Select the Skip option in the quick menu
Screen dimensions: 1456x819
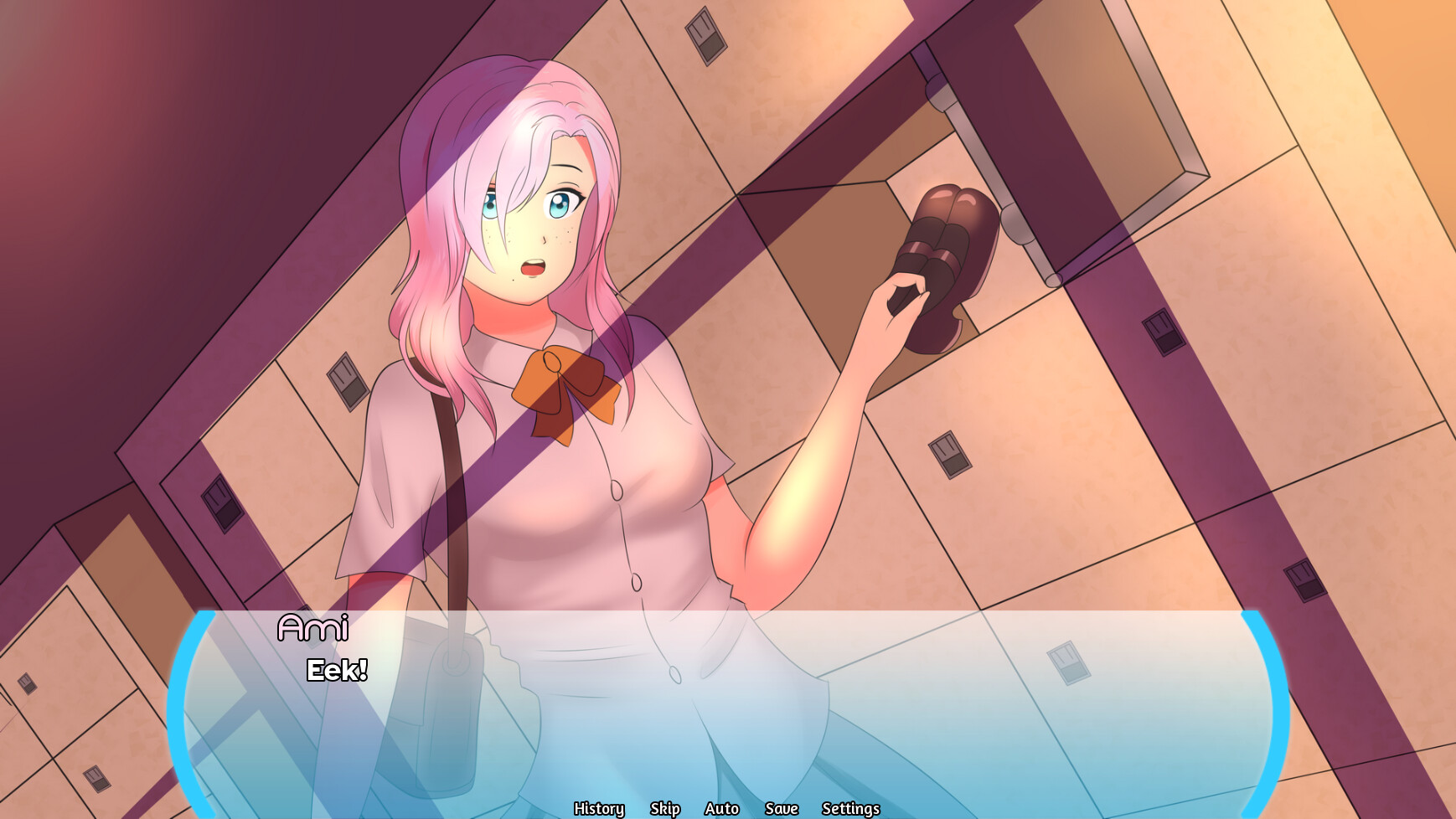click(664, 809)
